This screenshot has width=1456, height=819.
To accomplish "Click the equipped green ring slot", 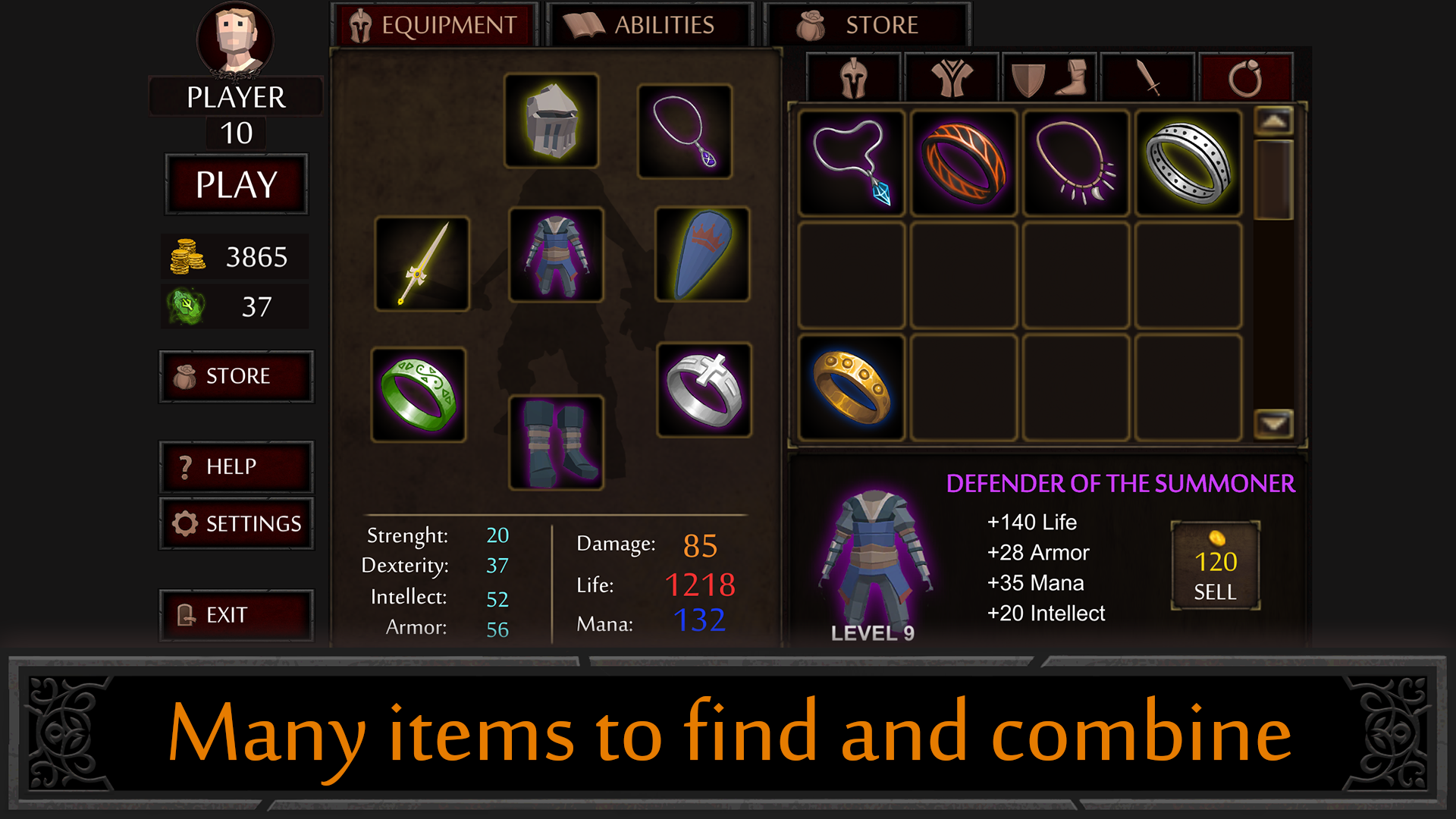I will pos(420,394).
